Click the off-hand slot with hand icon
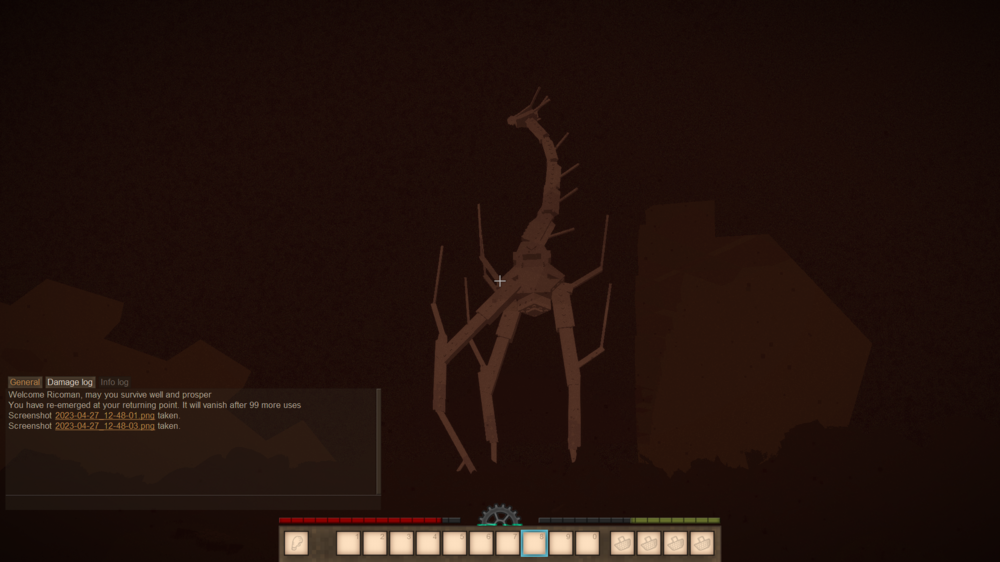The height and width of the screenshot is (562, 1000). point(296,543)
